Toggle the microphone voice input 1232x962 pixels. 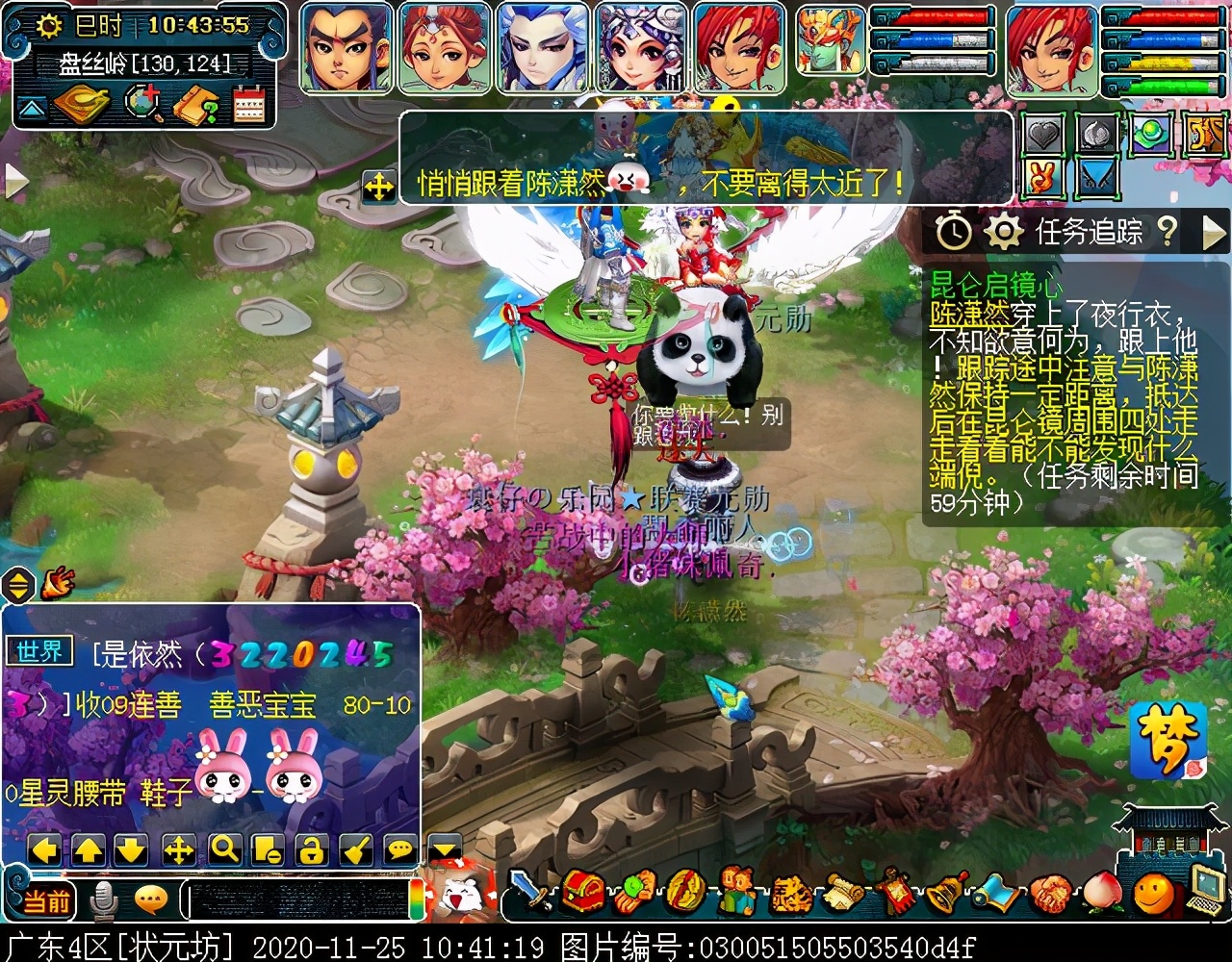[103, 901]
